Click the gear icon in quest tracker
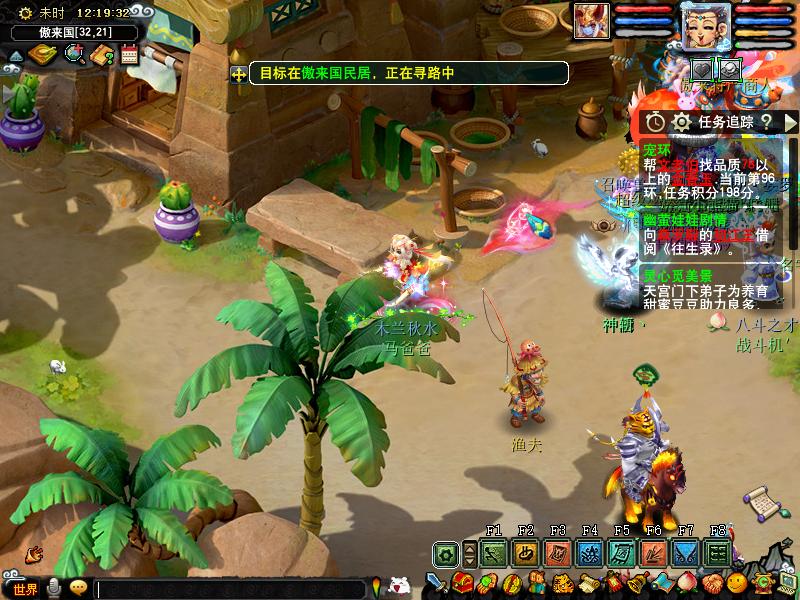The width and height of the screenshot is (800, 600). [x=682, y=121]
